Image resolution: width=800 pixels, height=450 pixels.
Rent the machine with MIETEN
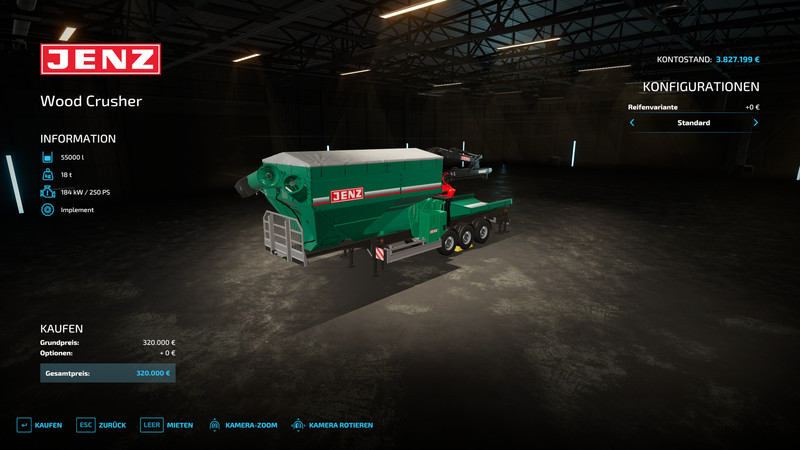pos(167,425)
